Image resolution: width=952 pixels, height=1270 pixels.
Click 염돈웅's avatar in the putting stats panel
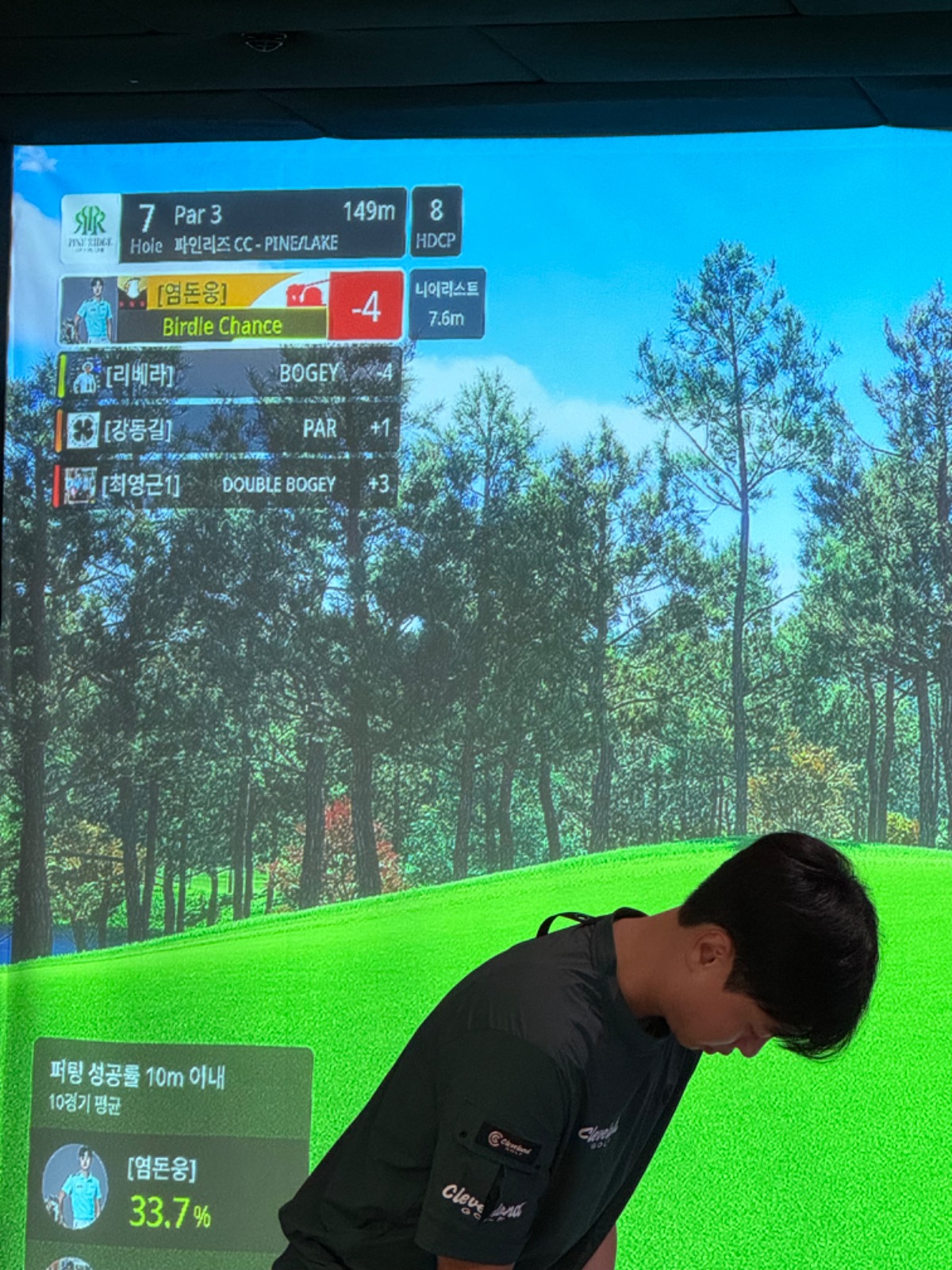click(x=75, y=1185)
